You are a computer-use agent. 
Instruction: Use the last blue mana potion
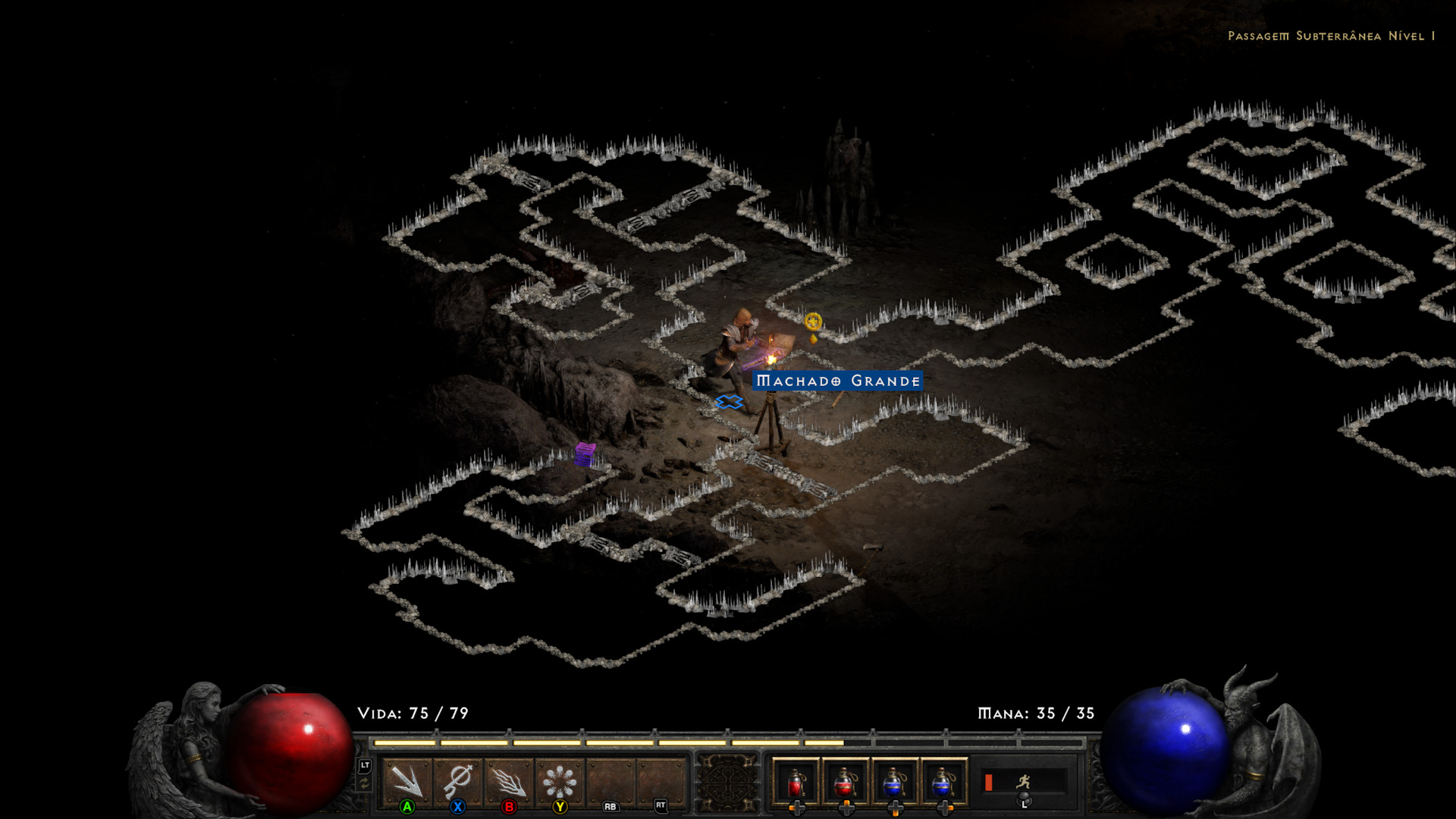(x=944, y=782)
